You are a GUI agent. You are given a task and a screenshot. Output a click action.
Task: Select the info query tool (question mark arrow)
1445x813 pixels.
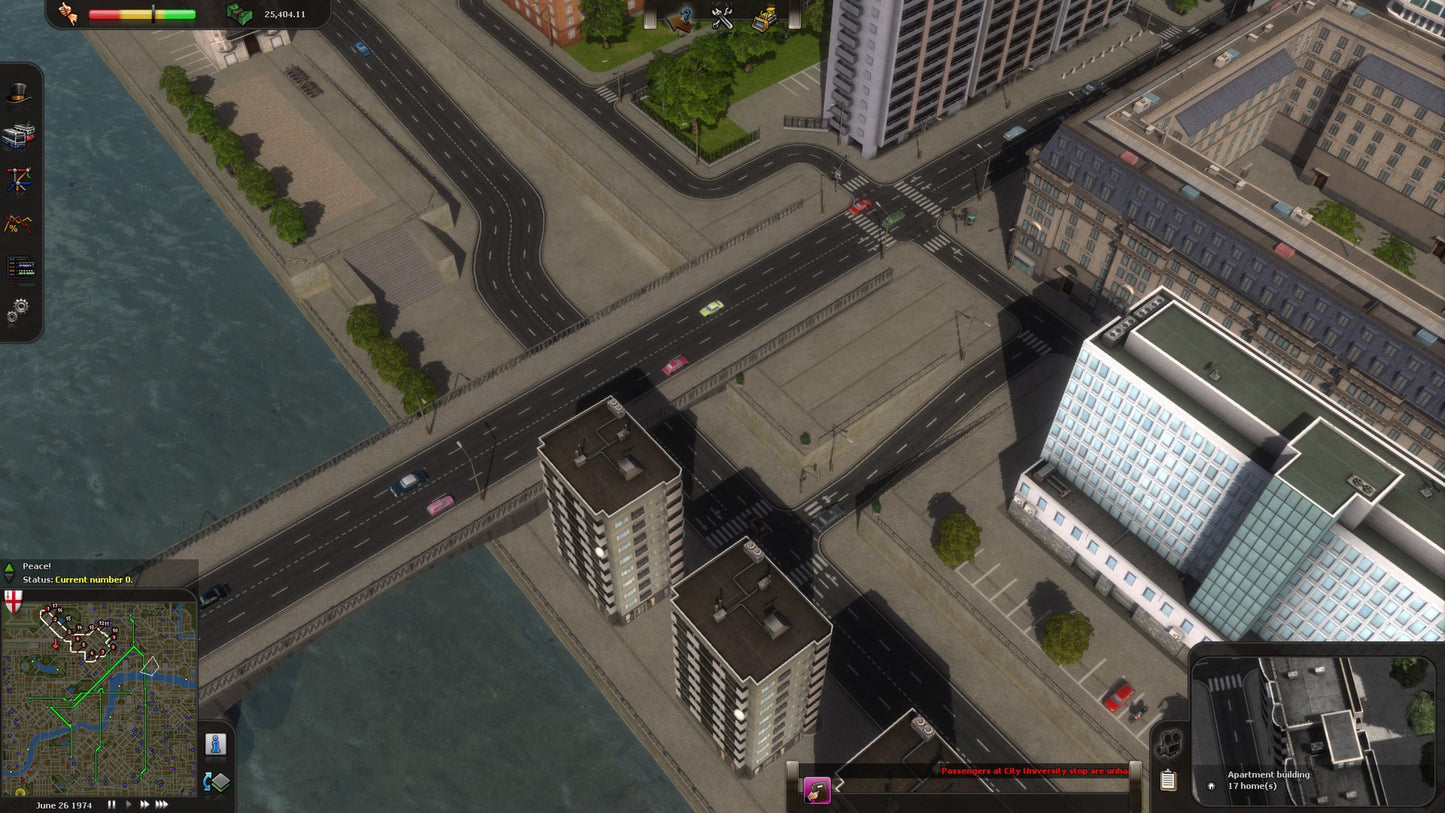681,20
